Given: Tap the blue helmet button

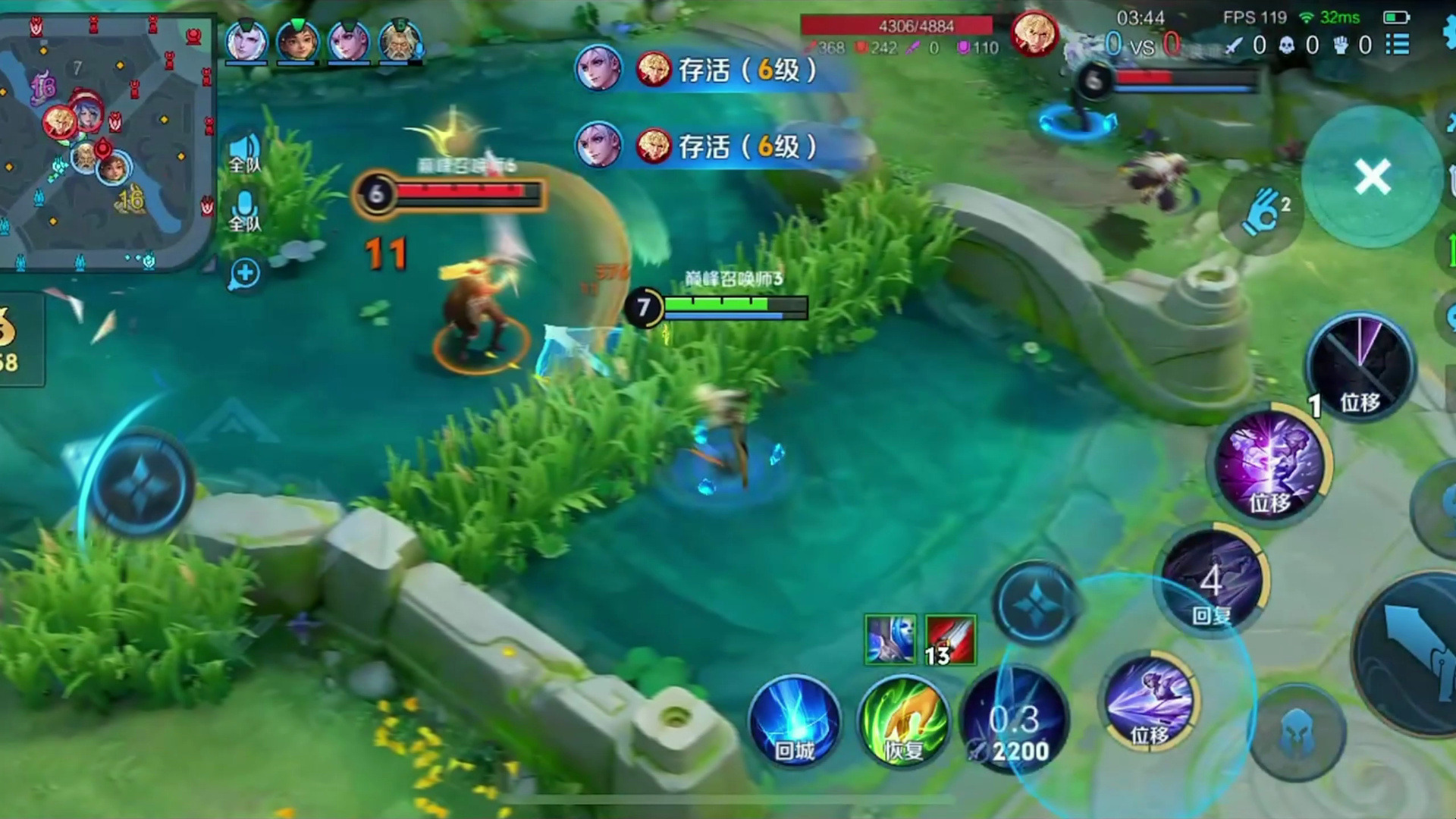Looking at the screenshot, I should point(1298,733).
